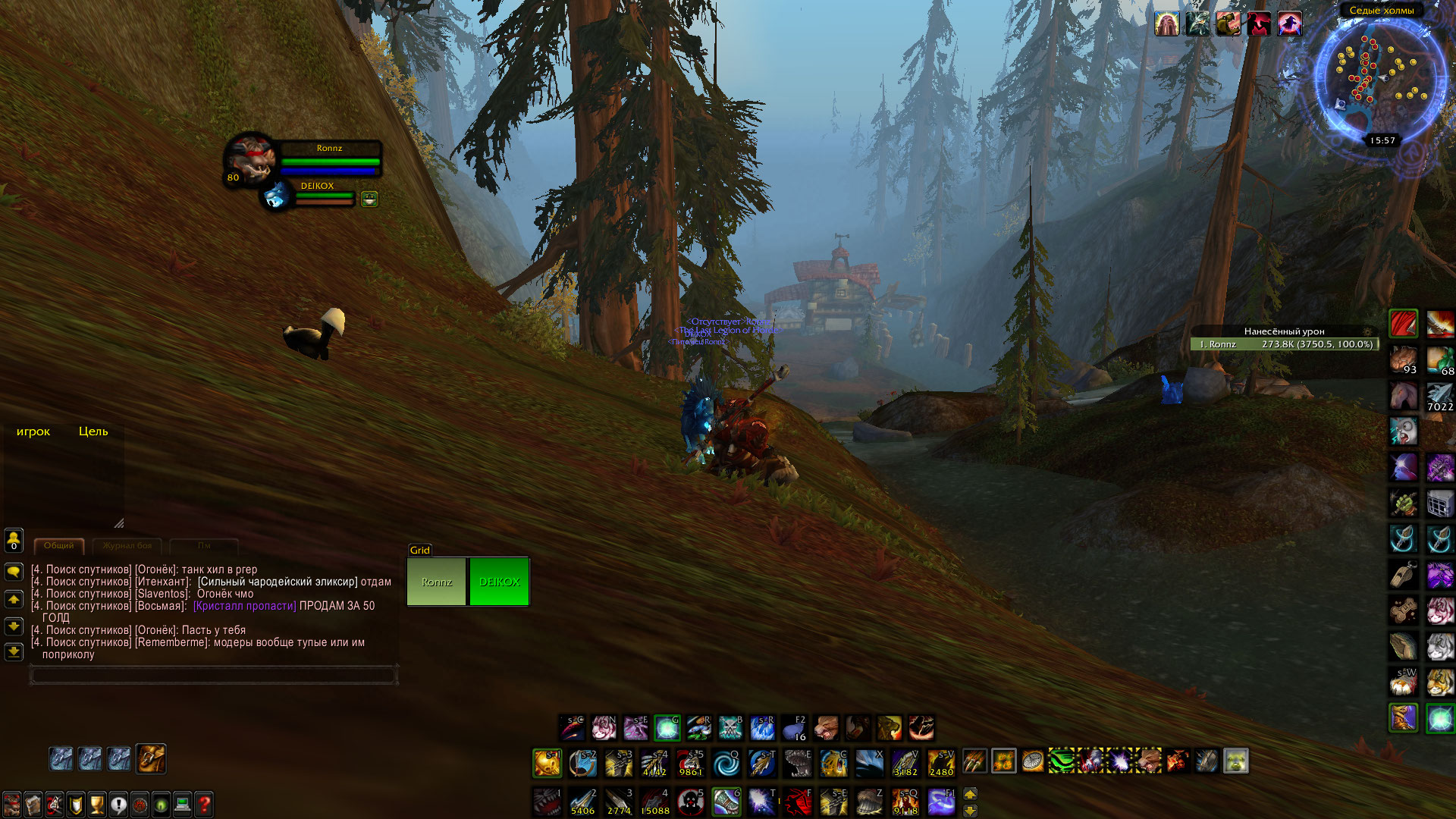Page the action bar up with yellow arrow

coord(970,794)
